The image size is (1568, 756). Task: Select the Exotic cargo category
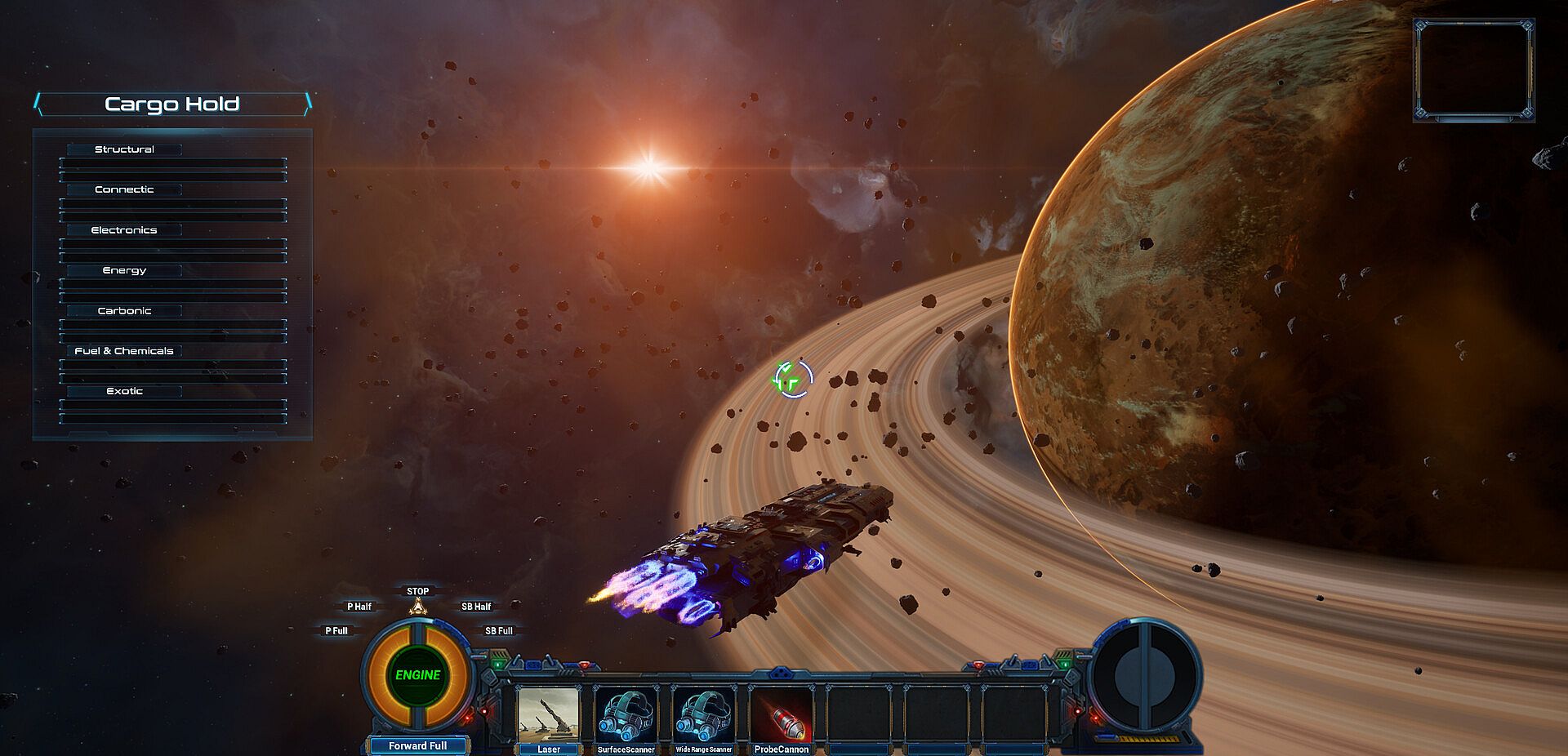point(124,391)
